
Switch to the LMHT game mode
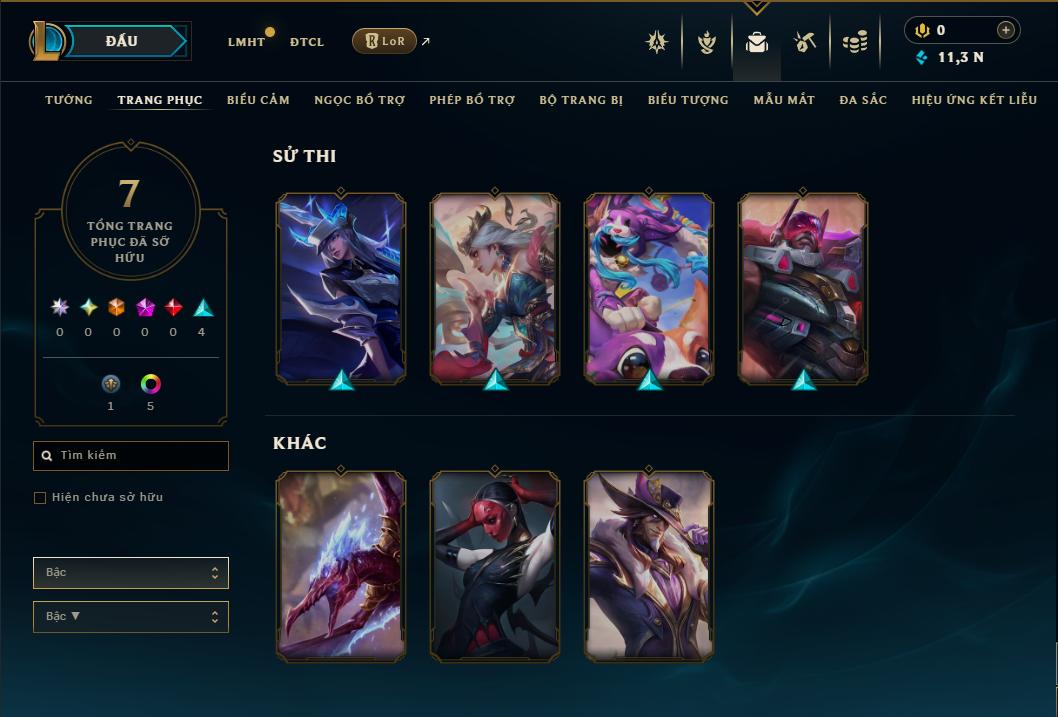[x=246, y=42]
